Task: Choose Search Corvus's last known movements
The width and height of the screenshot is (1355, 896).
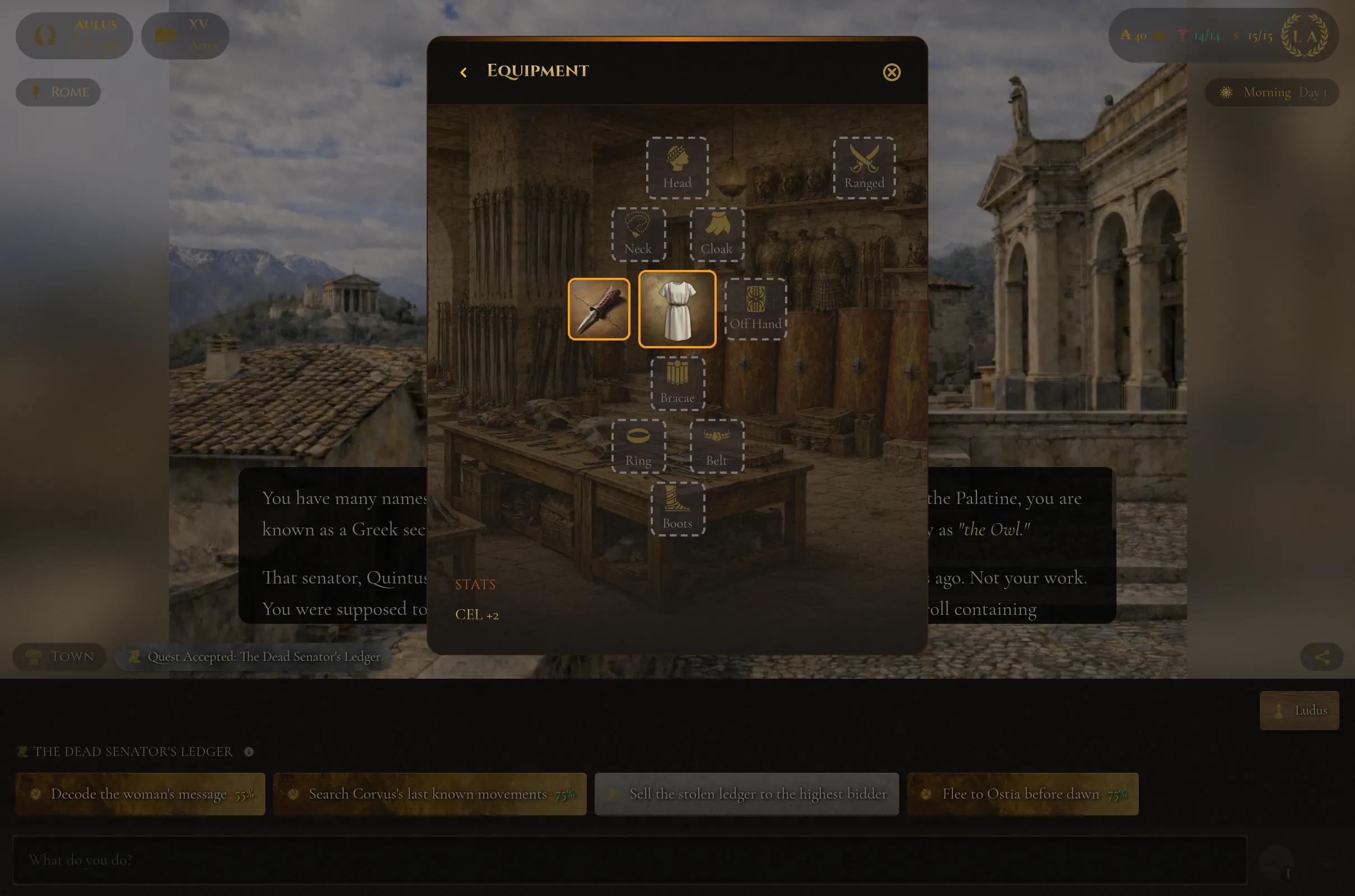Action: click(x=429, y=794)
